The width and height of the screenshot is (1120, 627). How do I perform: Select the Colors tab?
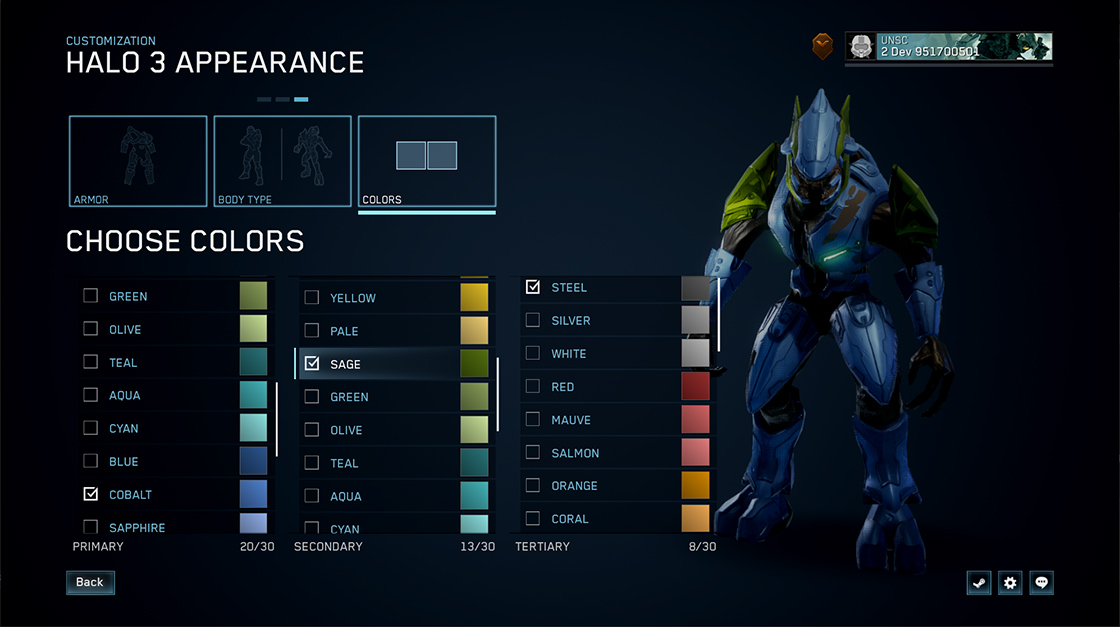[427, 162]
